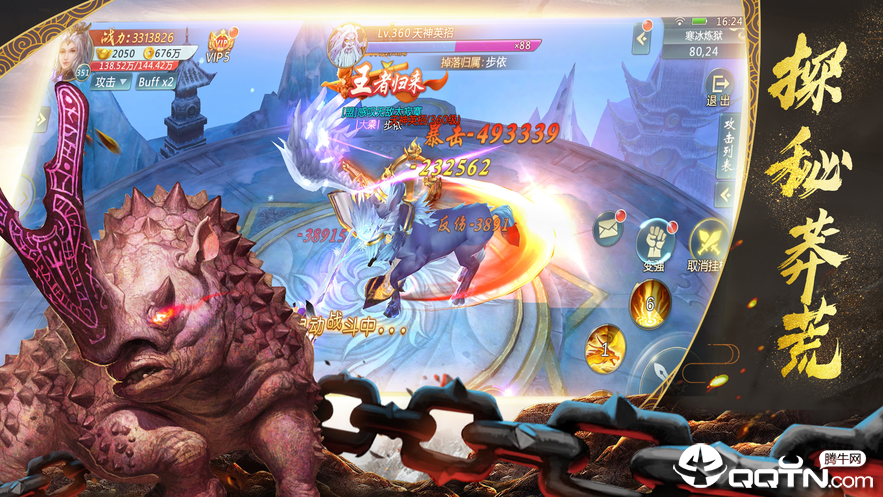Toggle the 取消挂机 auto-battle button

click(x=708, y=242)
